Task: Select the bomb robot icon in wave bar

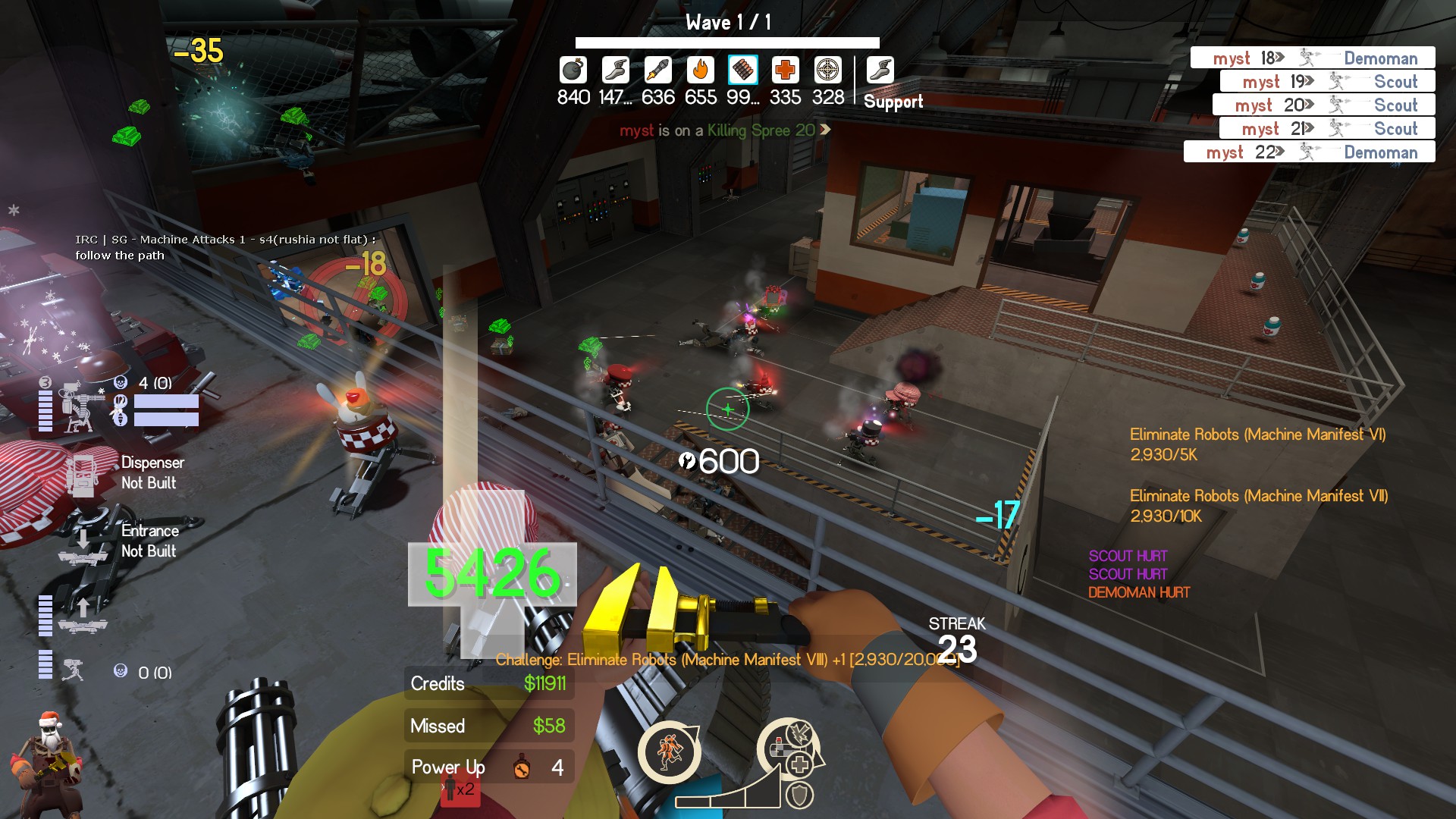Action: tap(573, 70)
